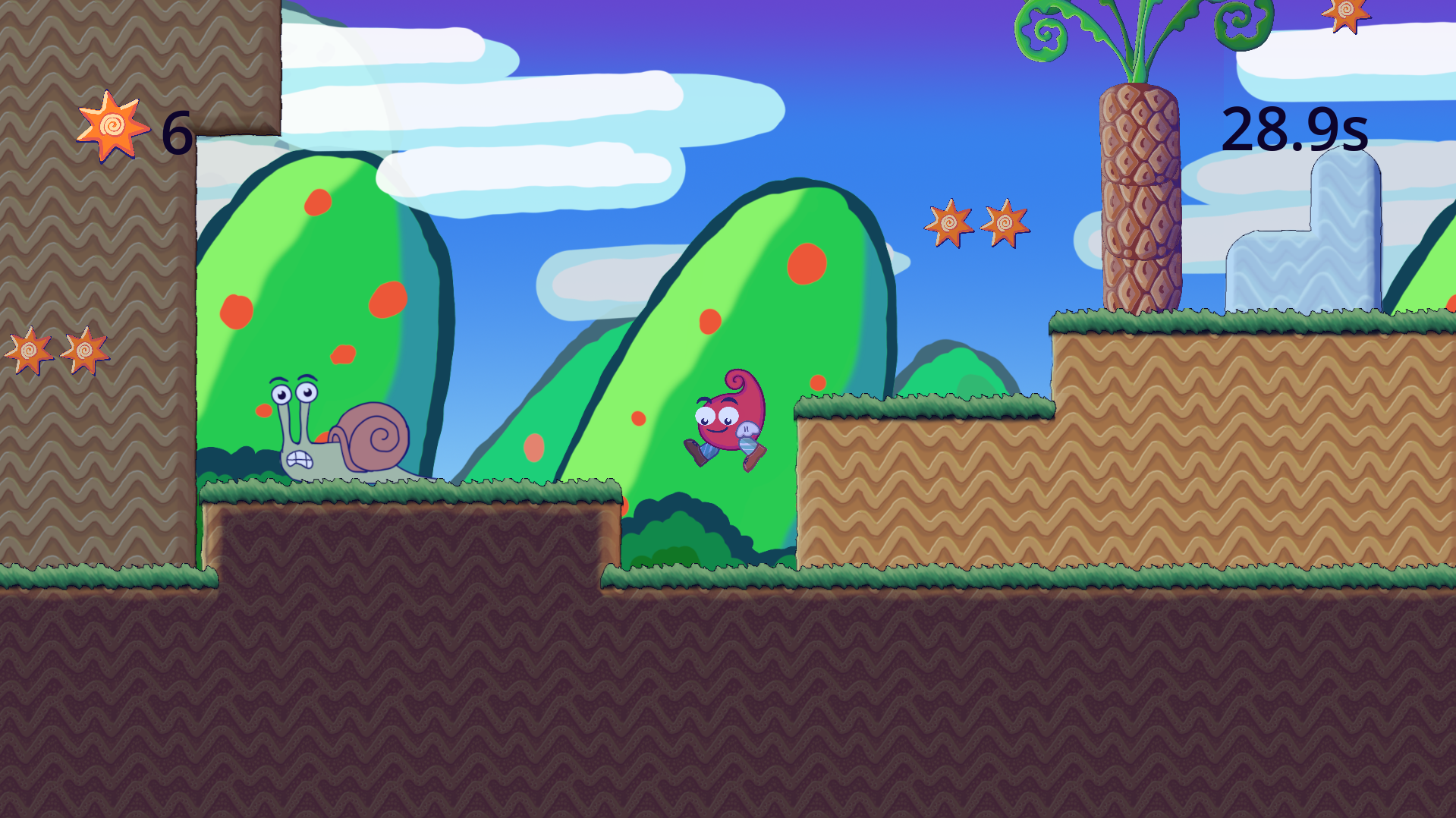Click the right star of the floating pair
The height and width of the screenshot is (818, 1456).
pyautogui.click(x=1006, y=222)
